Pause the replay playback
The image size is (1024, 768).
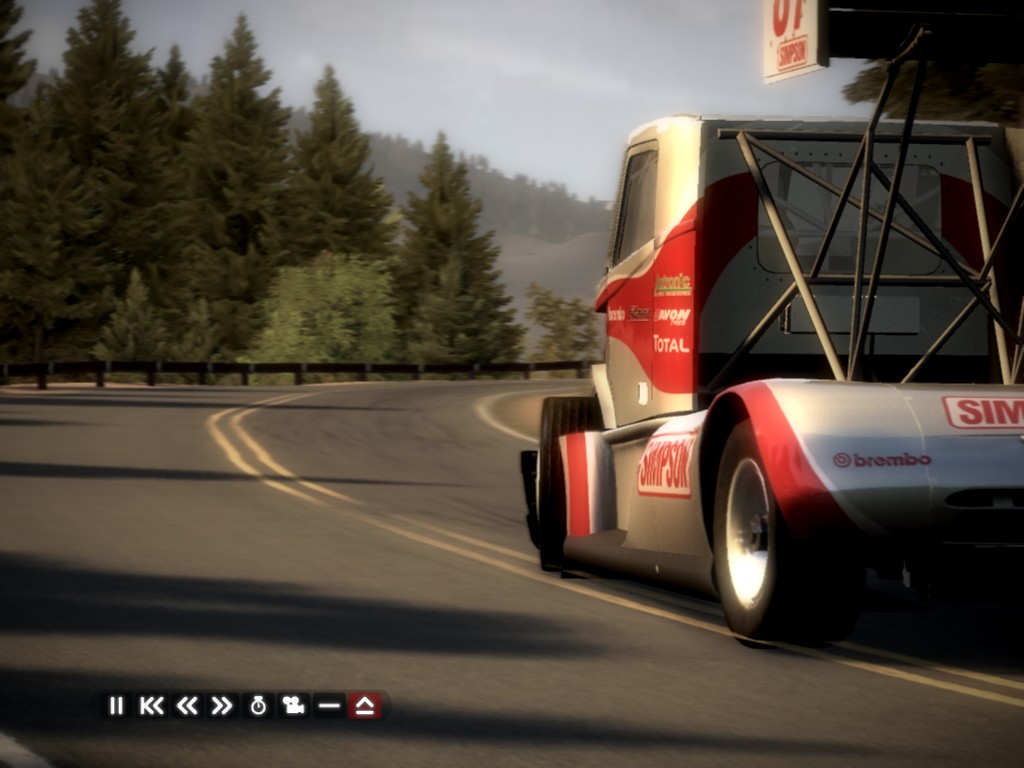[x=116, y=705]
